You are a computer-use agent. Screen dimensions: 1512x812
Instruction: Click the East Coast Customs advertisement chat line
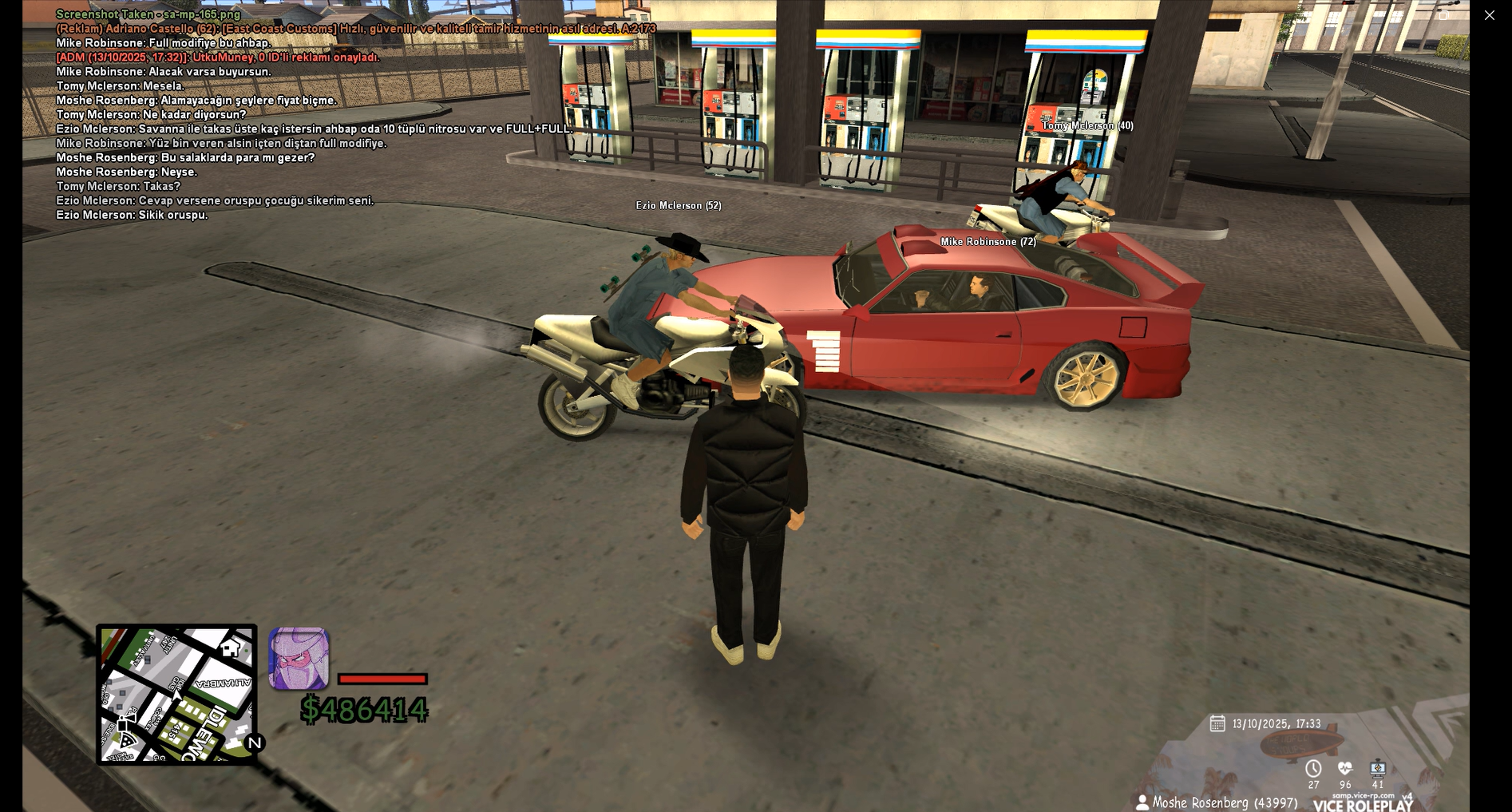click(355, 29)
